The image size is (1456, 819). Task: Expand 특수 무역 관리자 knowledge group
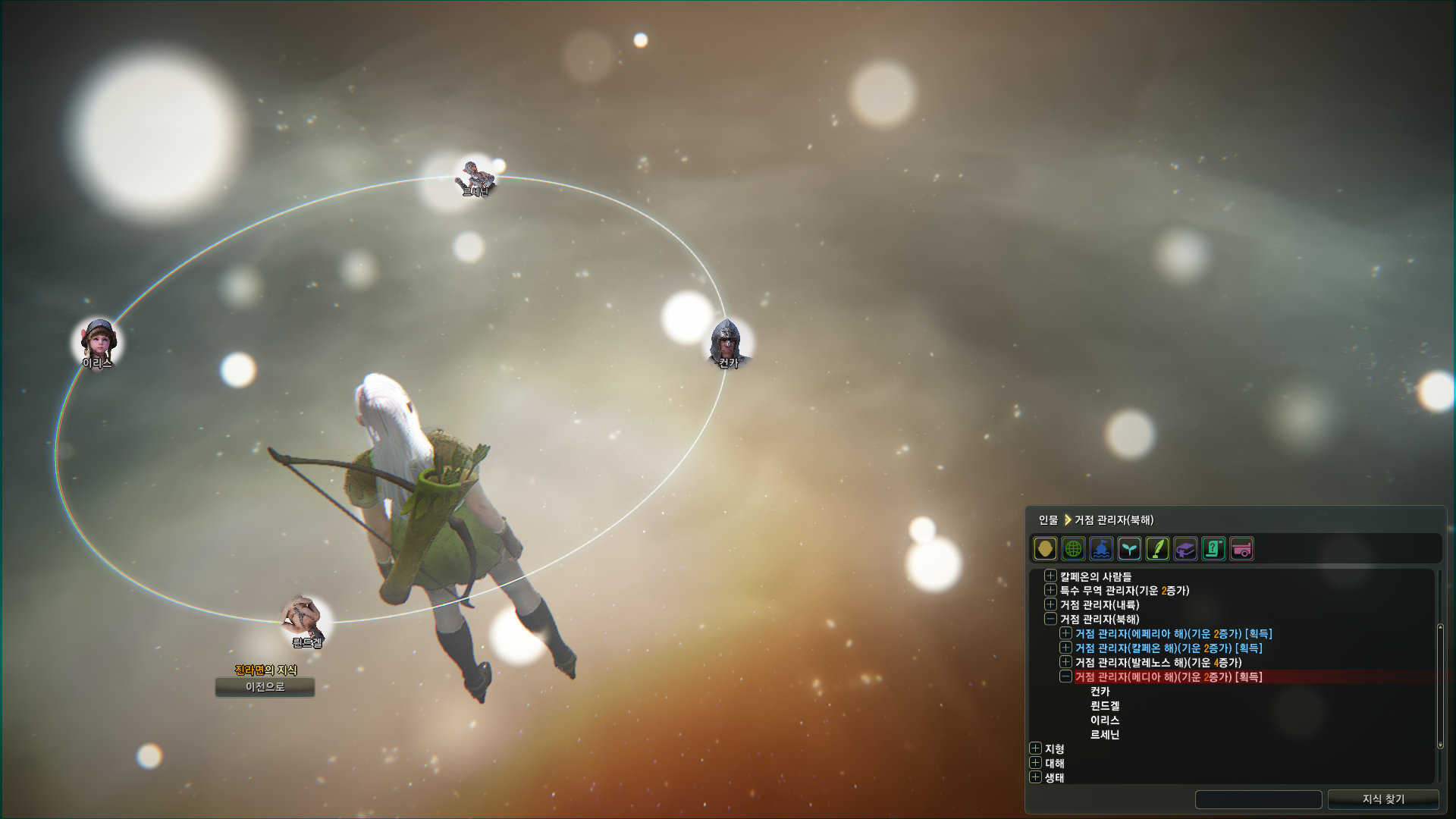pyautogui.click(x=1050, y=590)
